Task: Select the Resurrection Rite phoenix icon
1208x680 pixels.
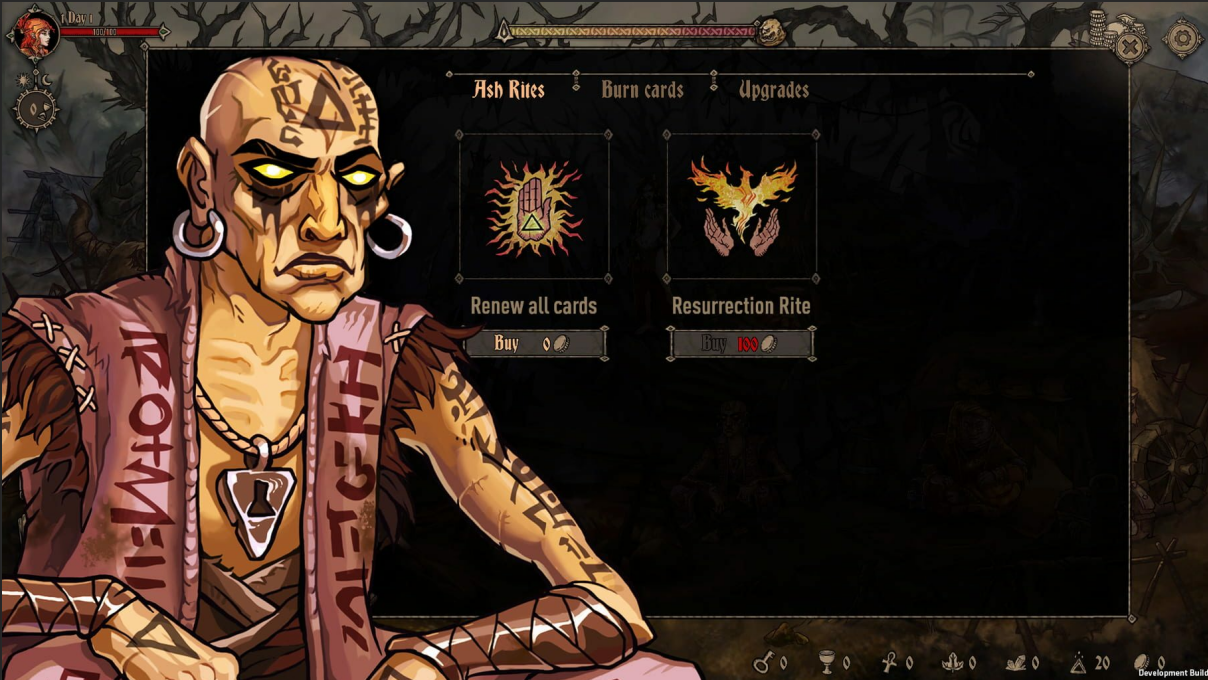Action: (x=742, y=207)
